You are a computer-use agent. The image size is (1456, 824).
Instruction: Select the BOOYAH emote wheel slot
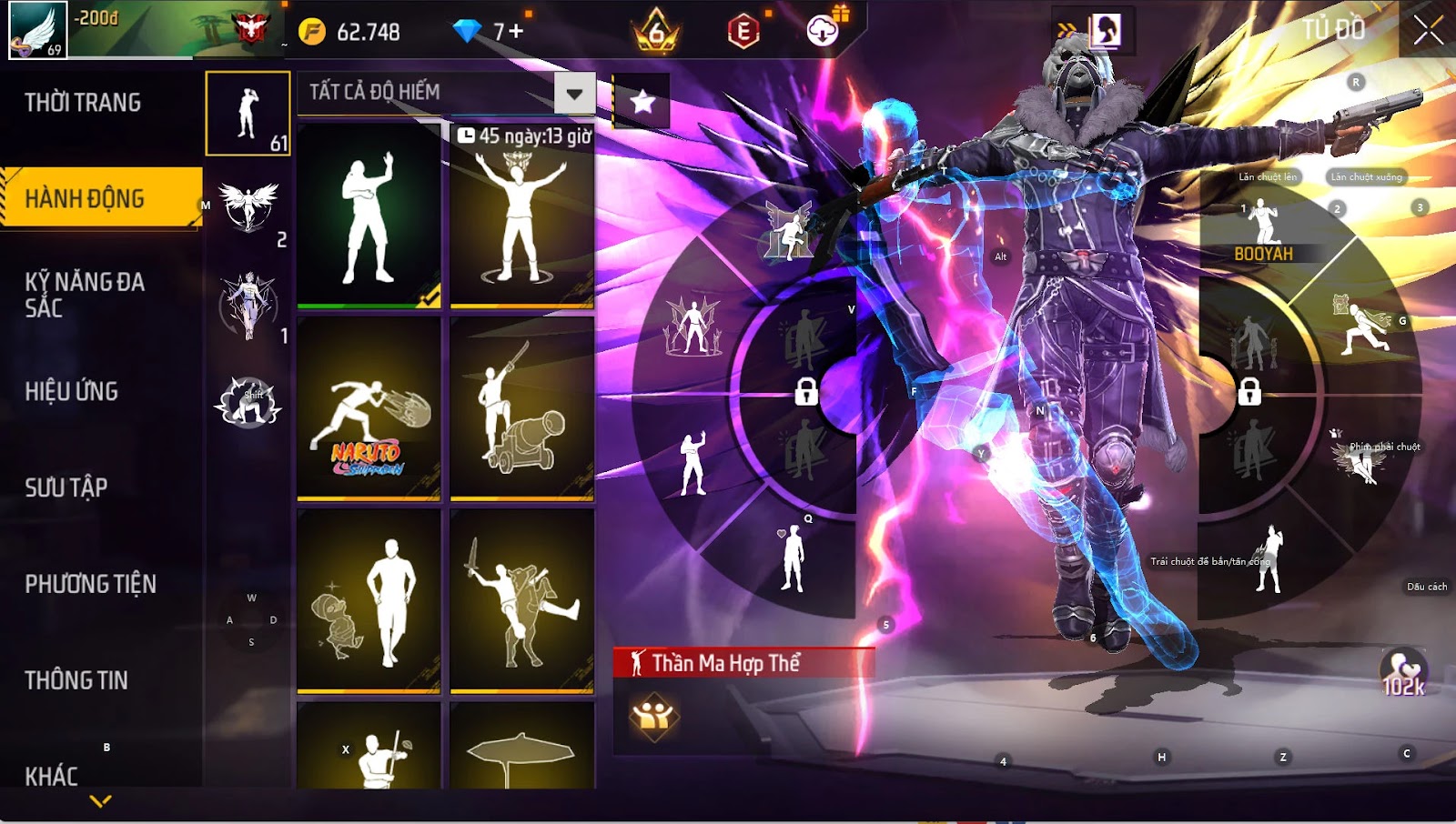(x=1263, y=232)
